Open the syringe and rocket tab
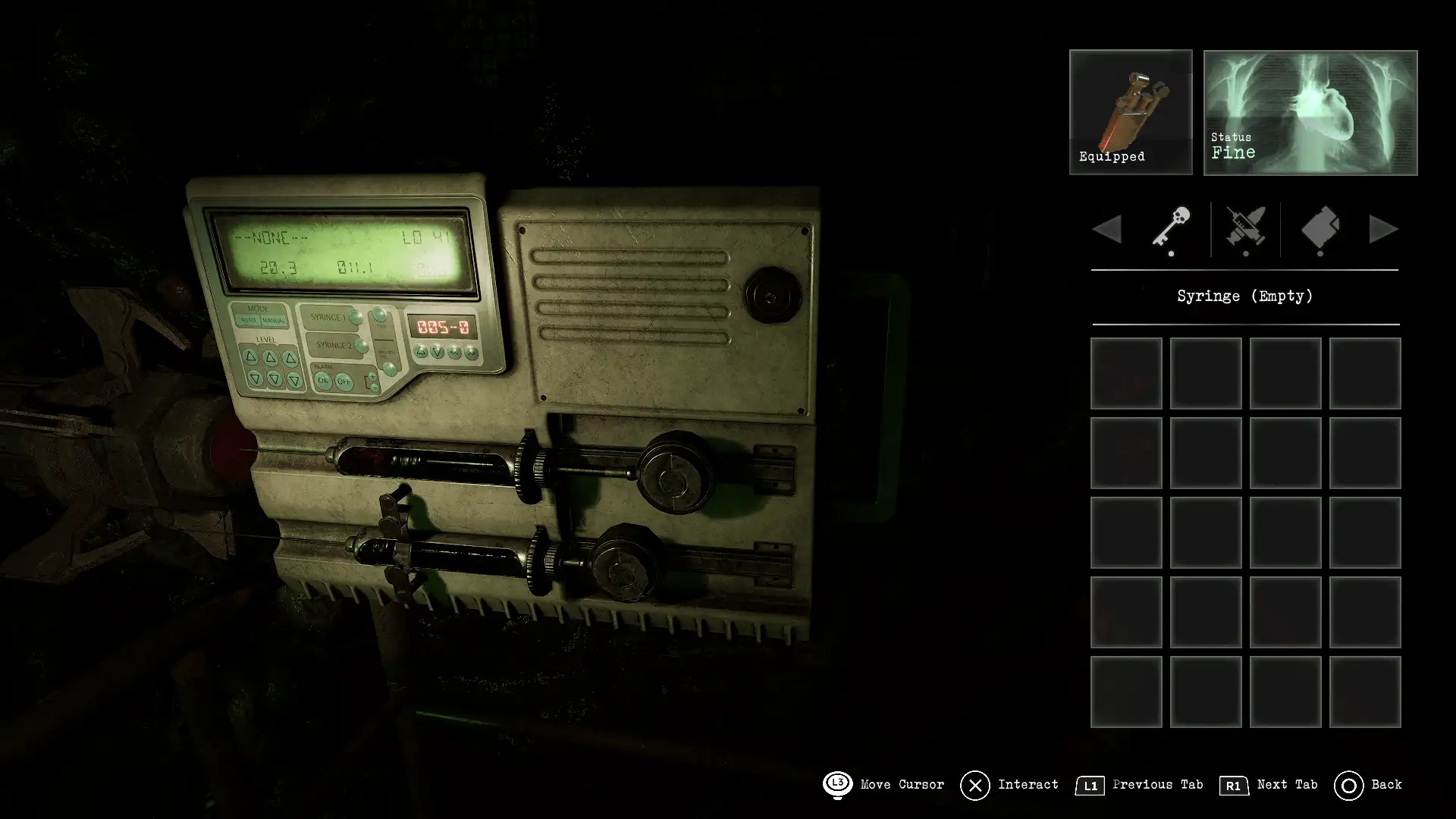Viewport: 1456px width, 819px height. [1245, 227]
